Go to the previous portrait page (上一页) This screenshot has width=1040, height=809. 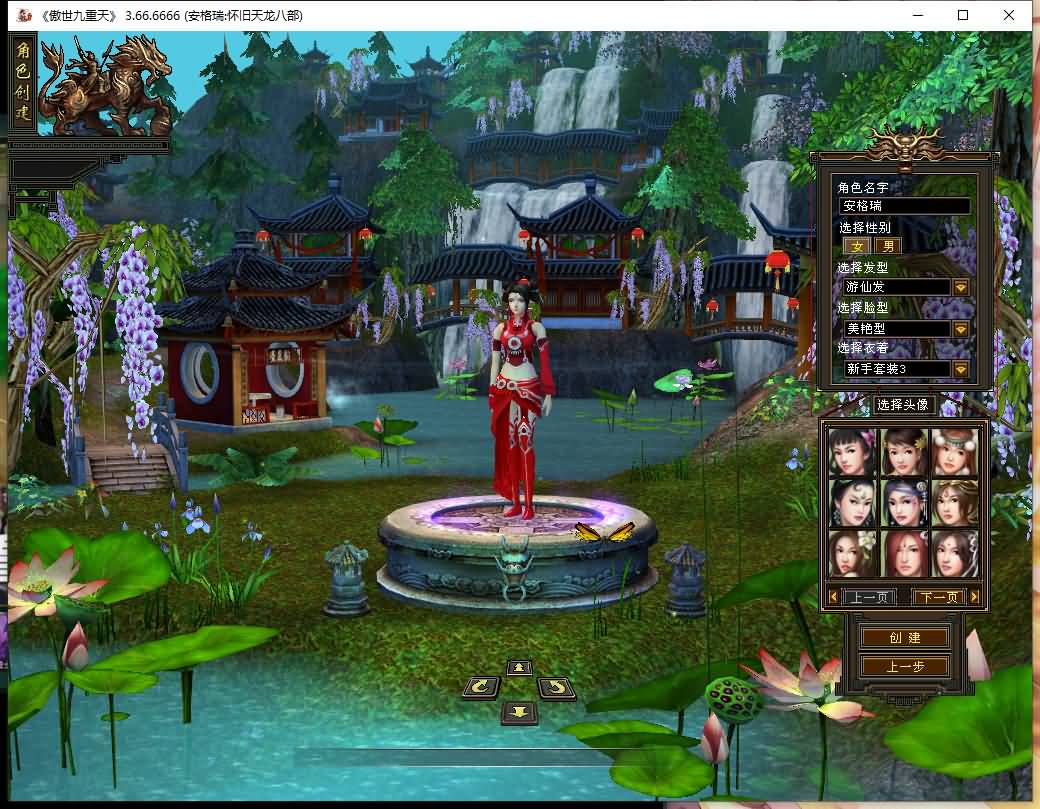pos(868,597)
